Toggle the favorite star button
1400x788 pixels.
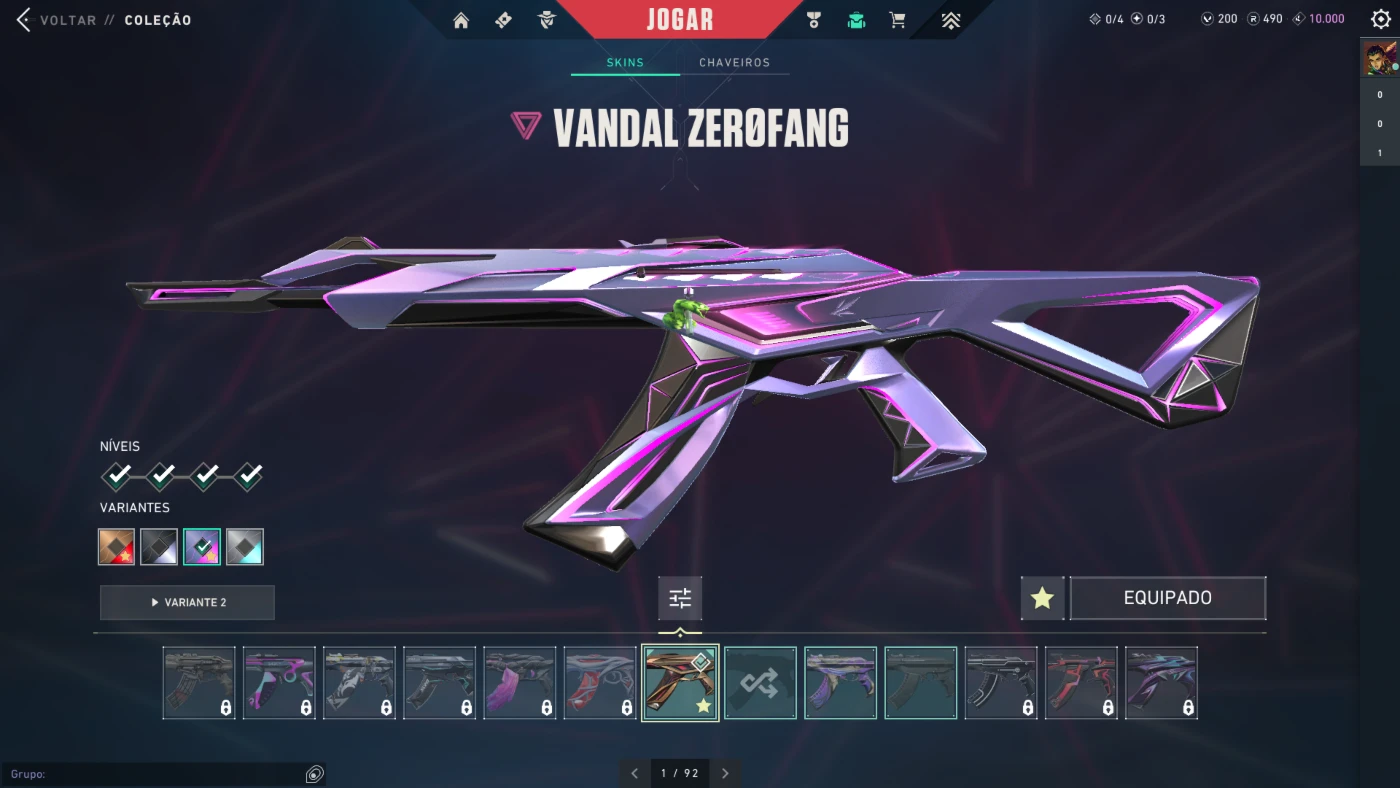pos(1042,598)
